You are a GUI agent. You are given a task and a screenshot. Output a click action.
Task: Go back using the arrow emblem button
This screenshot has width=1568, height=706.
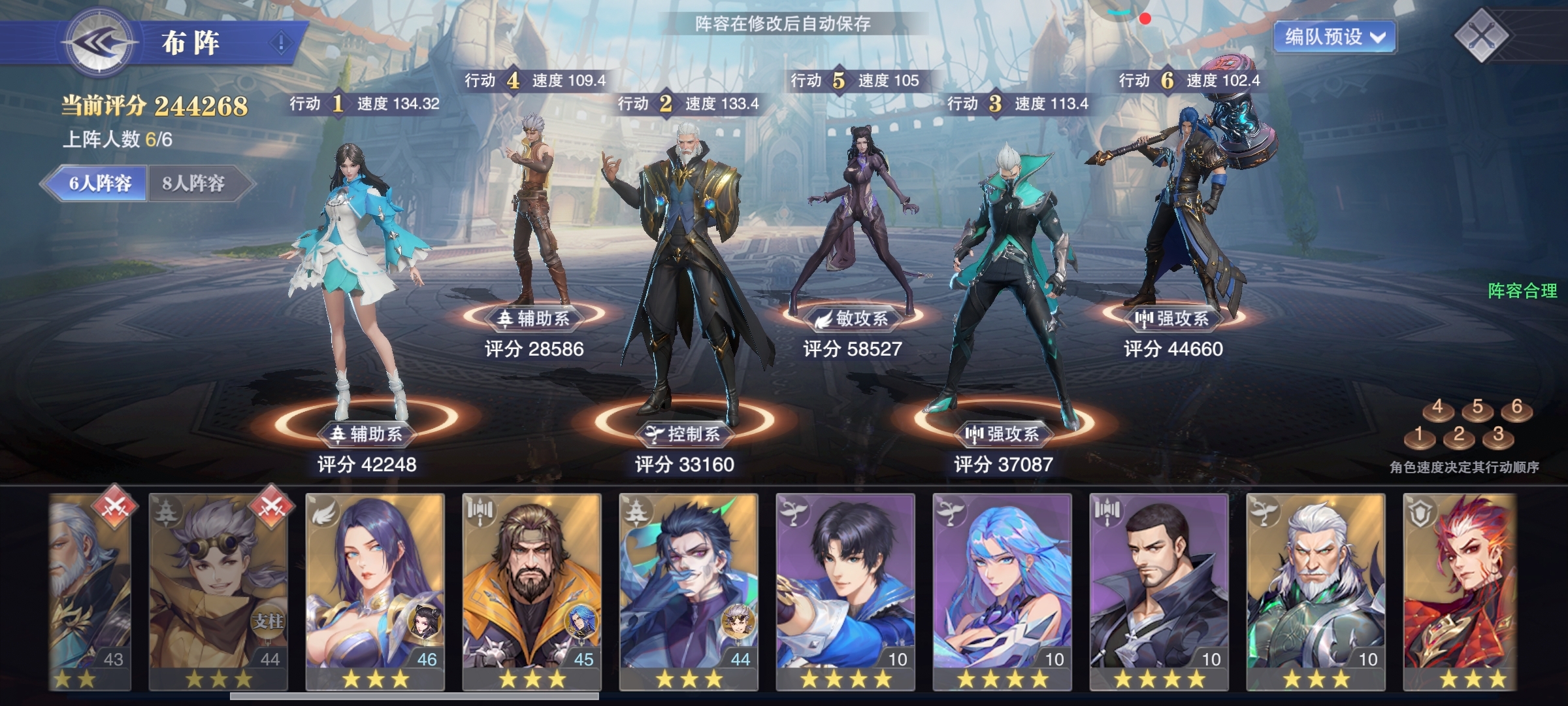[x=99, y=43]
